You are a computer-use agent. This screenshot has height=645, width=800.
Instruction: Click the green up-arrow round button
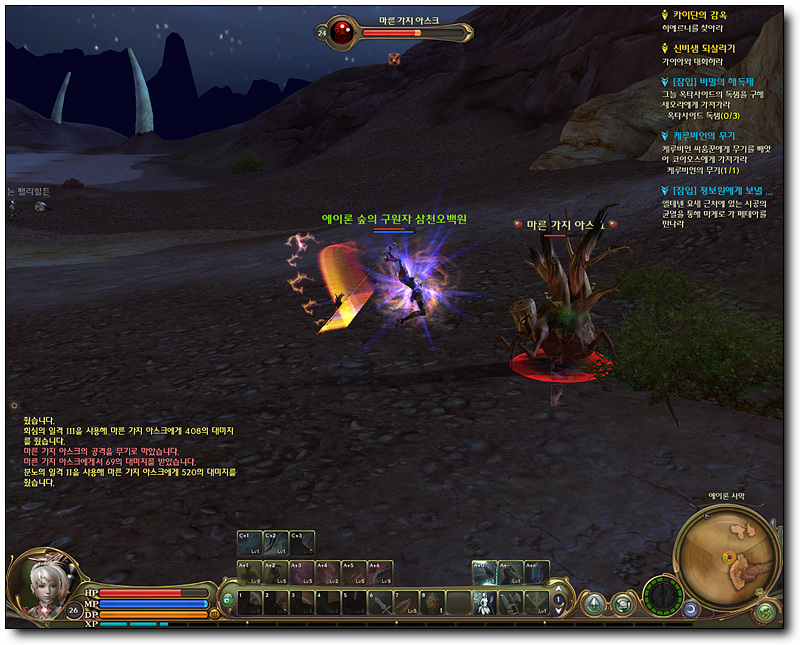pyautogui.click(x=594, y=604)
